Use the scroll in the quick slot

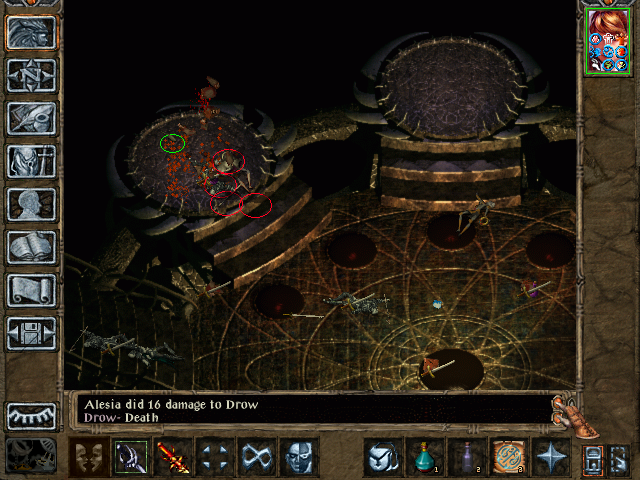(x=508, y=459)
